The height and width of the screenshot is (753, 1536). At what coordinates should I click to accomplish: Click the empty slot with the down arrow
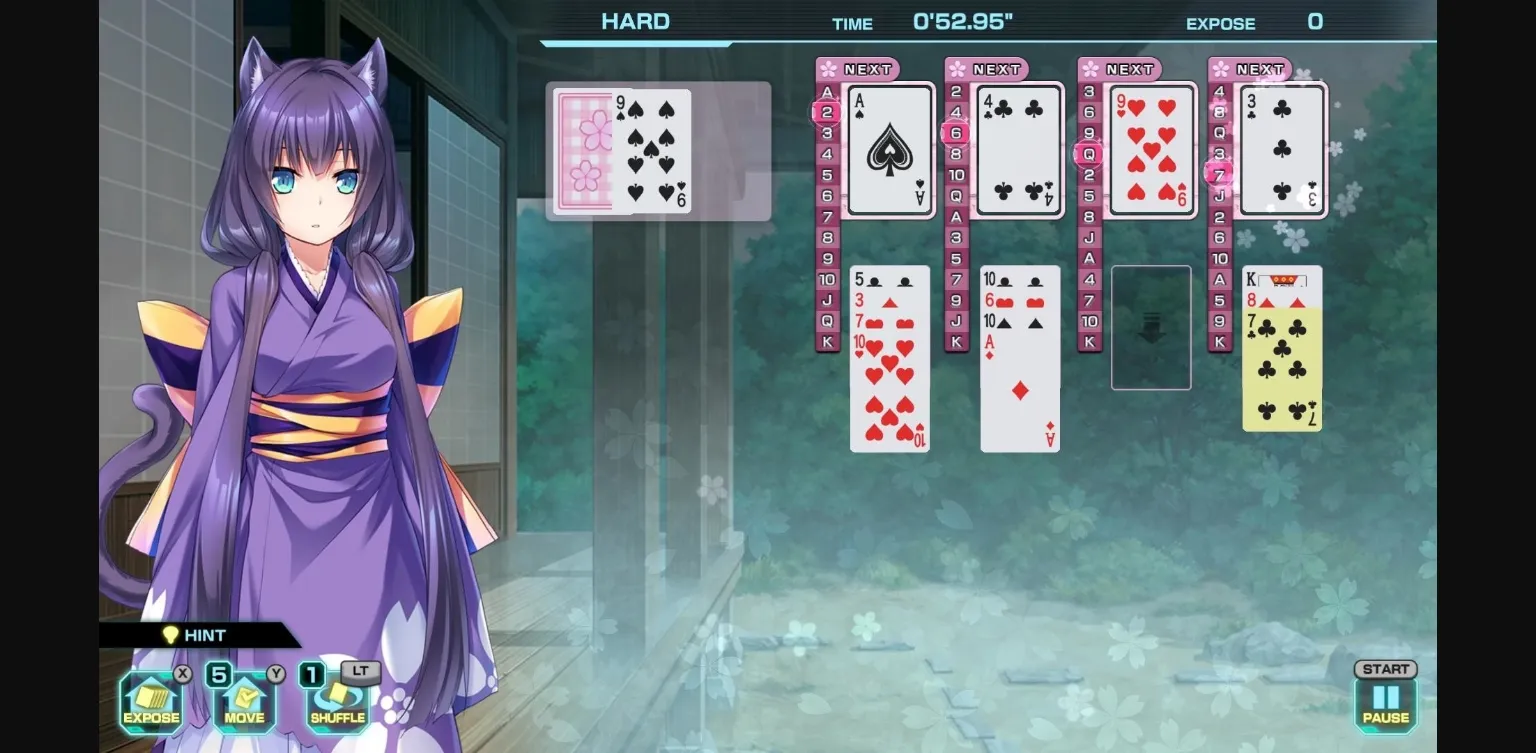pyautogui.click(x=1150, y=326)
